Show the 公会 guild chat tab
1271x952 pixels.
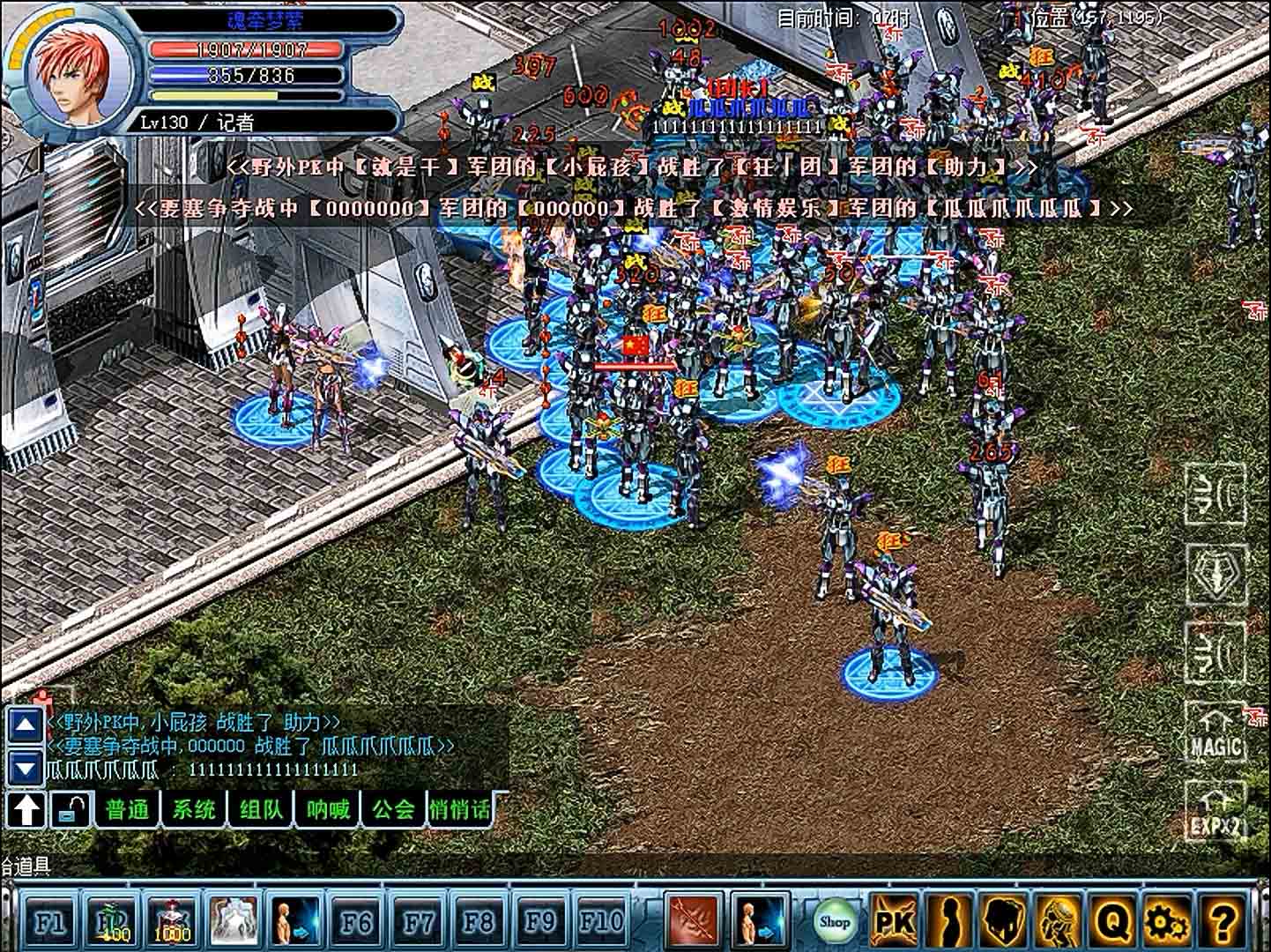pyautogui.click(x=393, y=809)
